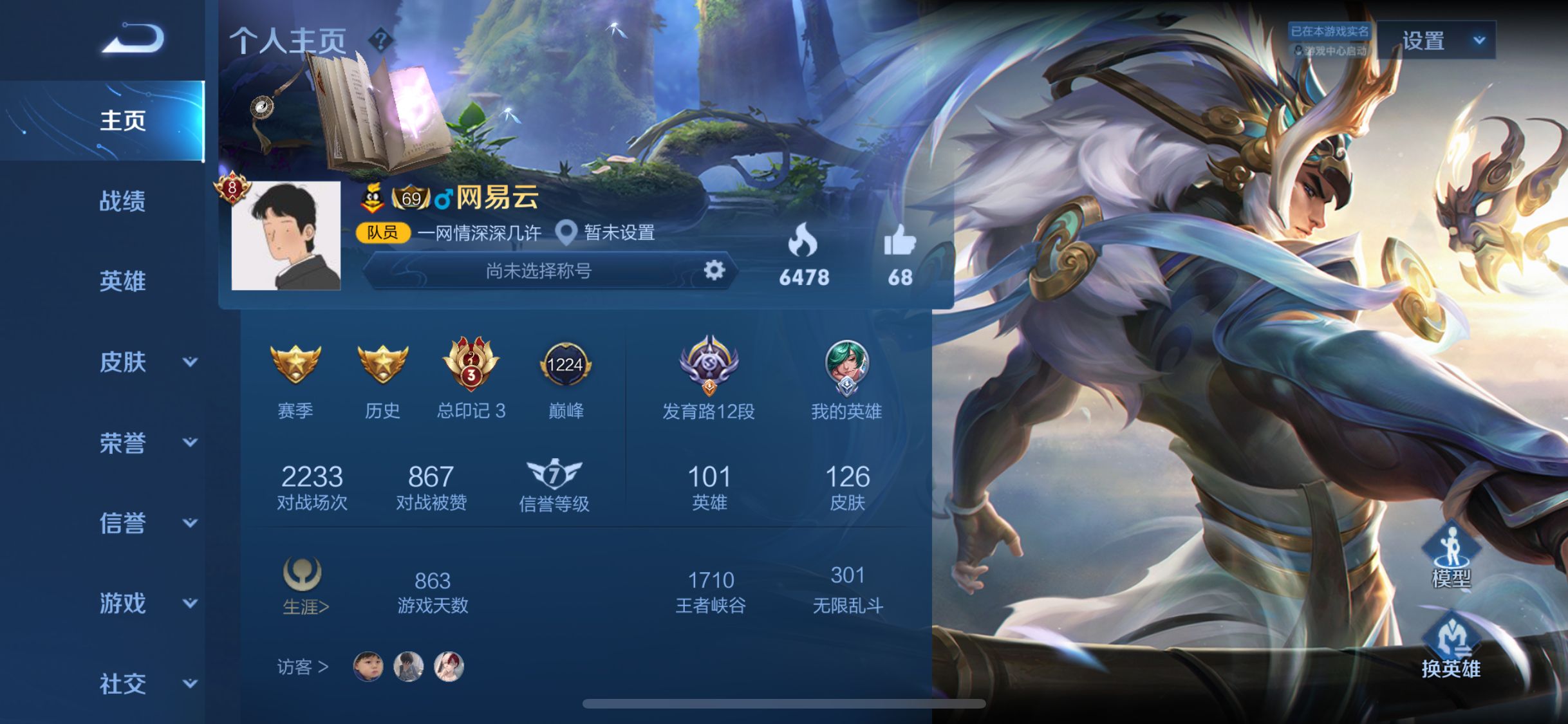Expand the 皮肤 section
This screenshot has width=1568, height=724.
pos(147,362)
